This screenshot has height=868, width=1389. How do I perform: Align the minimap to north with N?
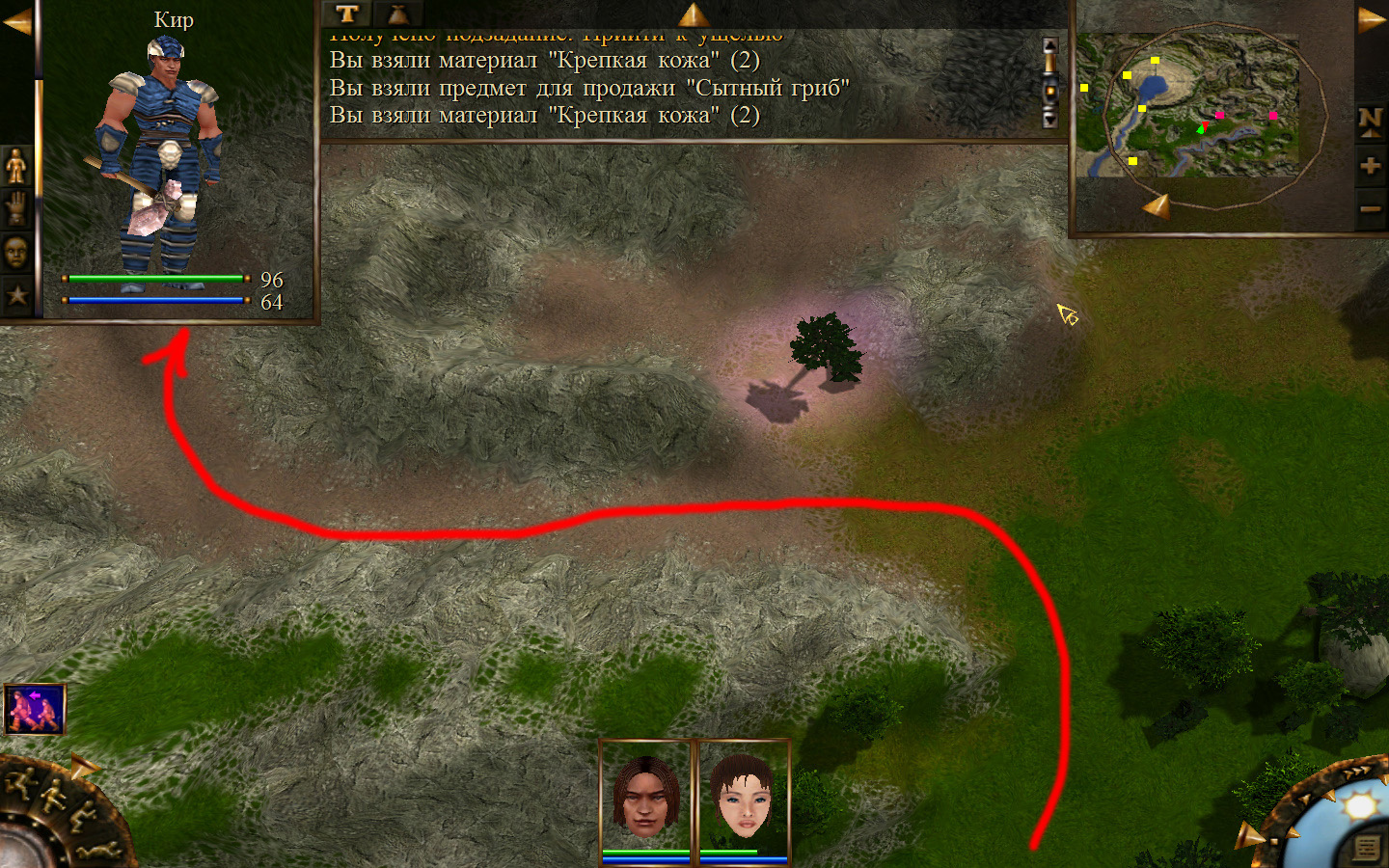click(1370, 121)
